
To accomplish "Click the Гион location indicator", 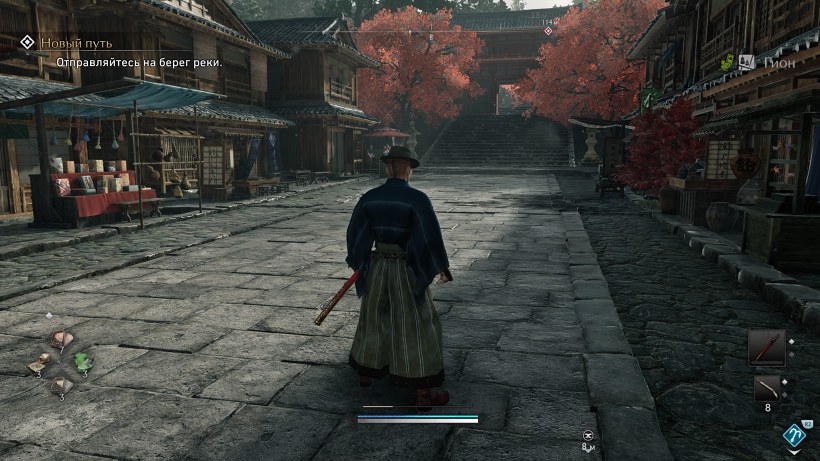I will (x=778, y=60).
